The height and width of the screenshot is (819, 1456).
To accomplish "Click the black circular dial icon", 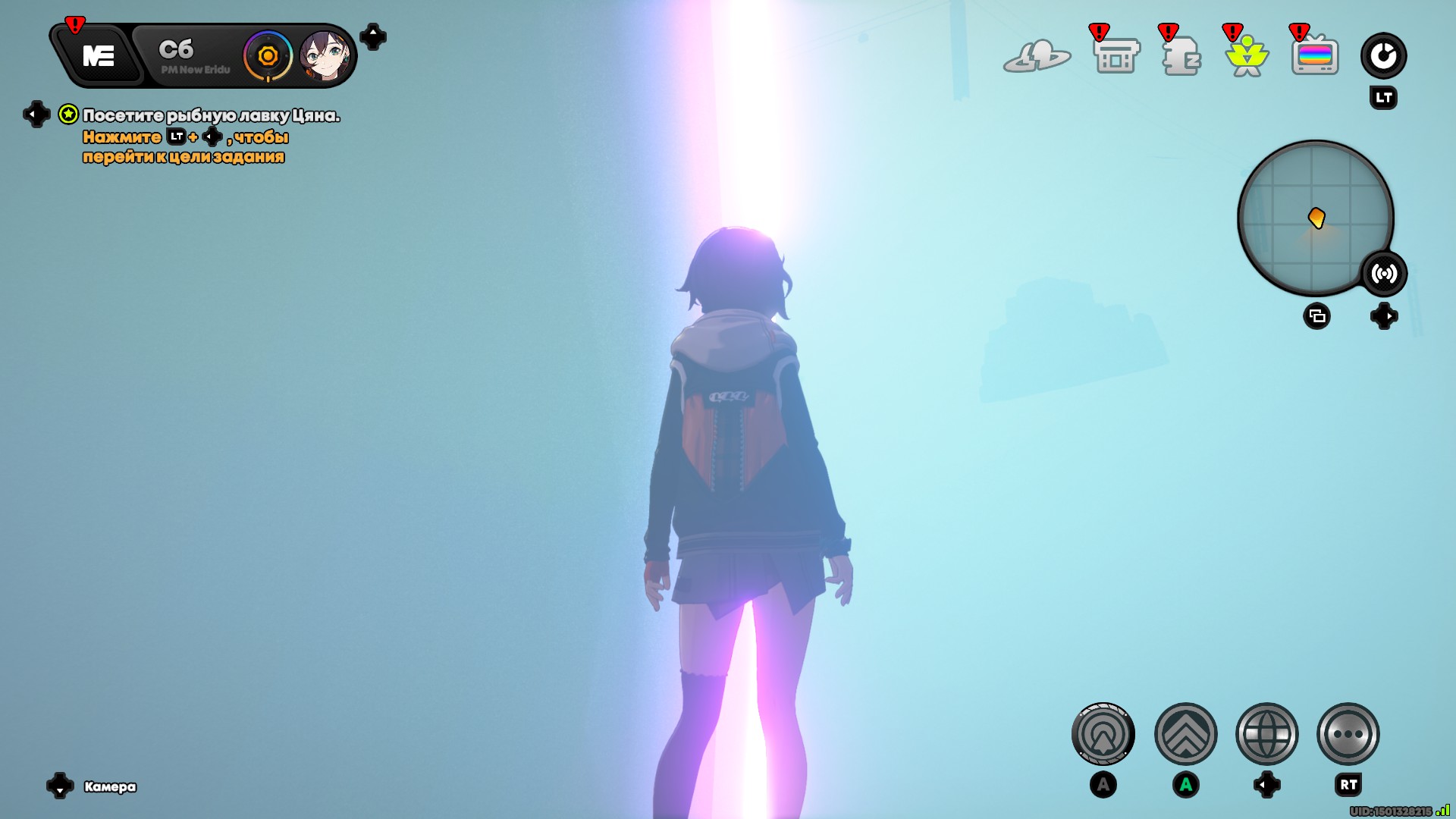I will click(x=1383, y=55).
